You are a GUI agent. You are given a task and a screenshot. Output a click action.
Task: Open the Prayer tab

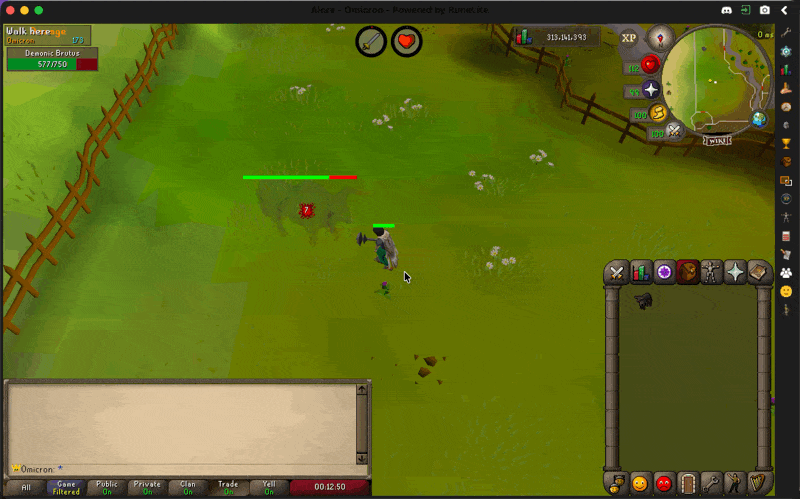pyautogui.click(x=735, y=272)
